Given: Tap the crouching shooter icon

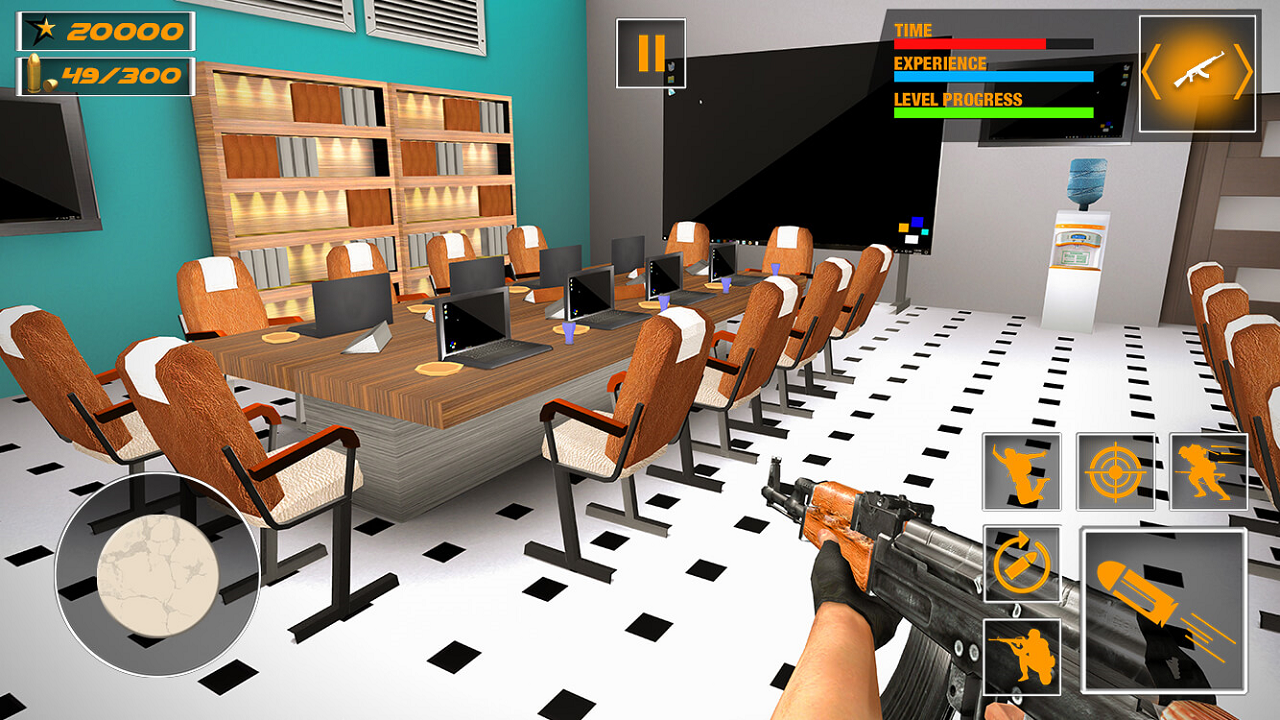Looking at the screenshot, I should click(x=1022, y=655).
